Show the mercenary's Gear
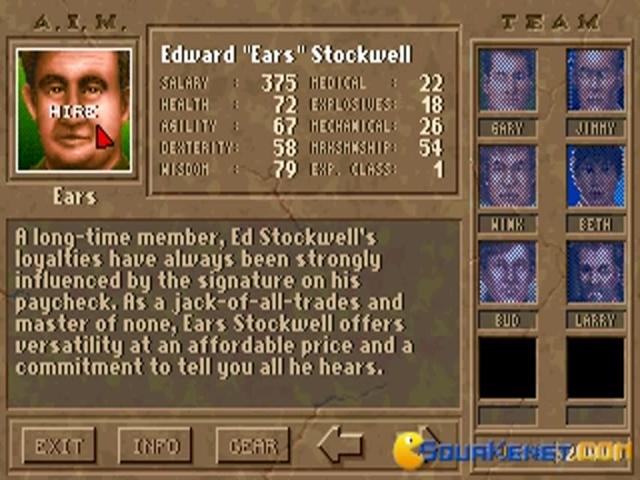640x480 pixels. [x=252, y=445]
